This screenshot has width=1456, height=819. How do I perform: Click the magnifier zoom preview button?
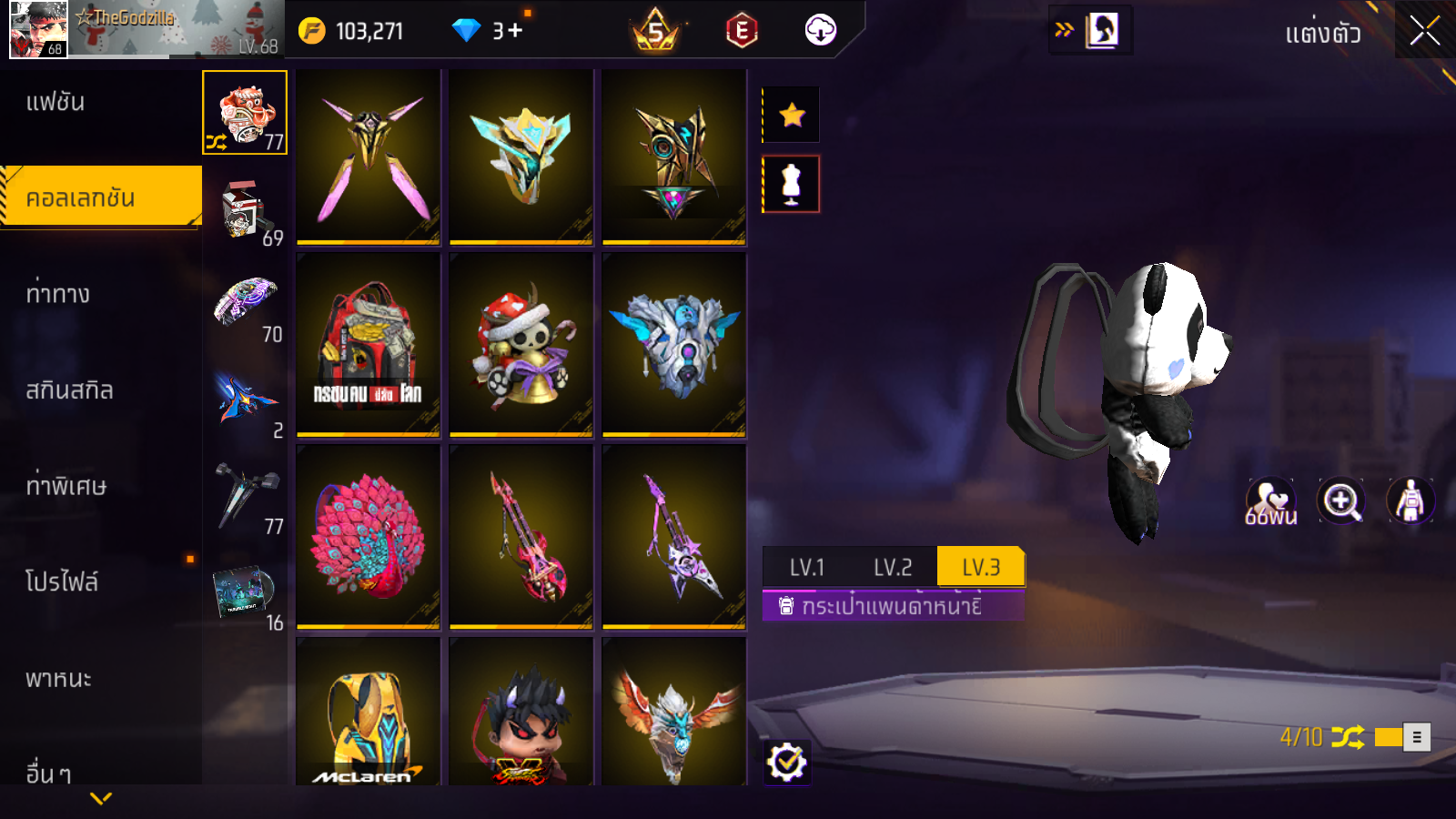(x=1341, y=500)
